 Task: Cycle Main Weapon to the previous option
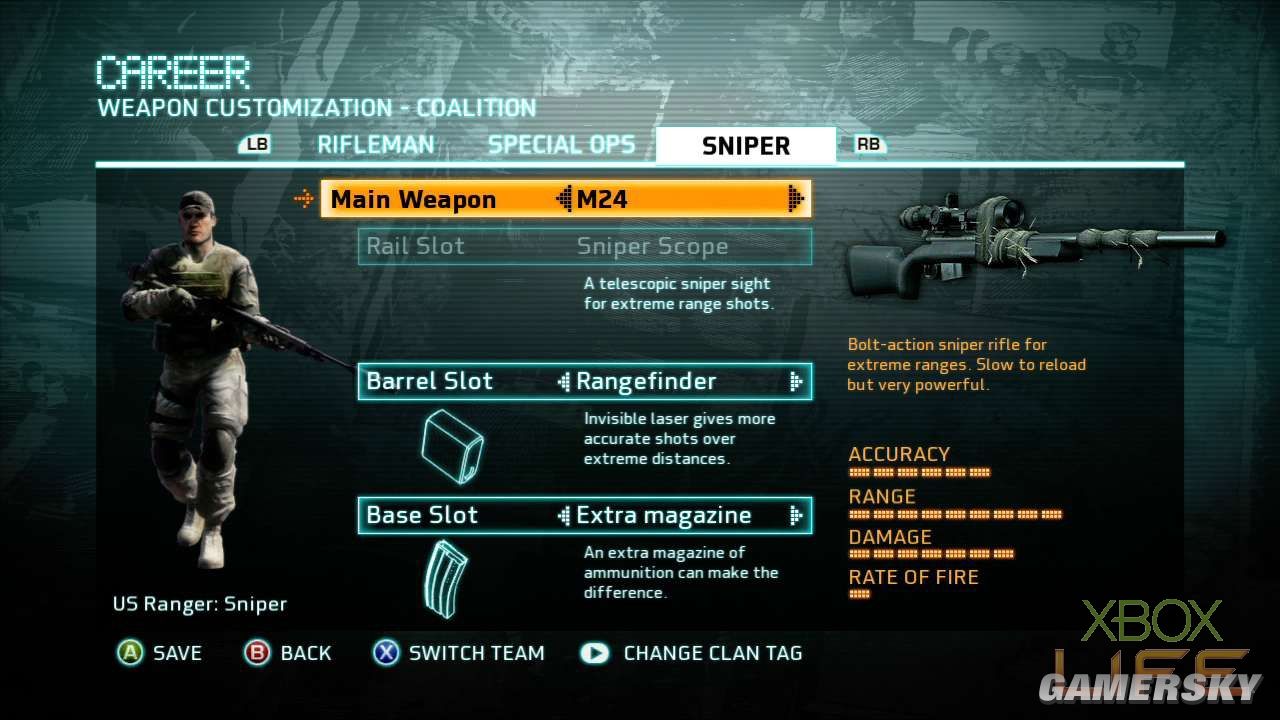[x=564, y=199]
